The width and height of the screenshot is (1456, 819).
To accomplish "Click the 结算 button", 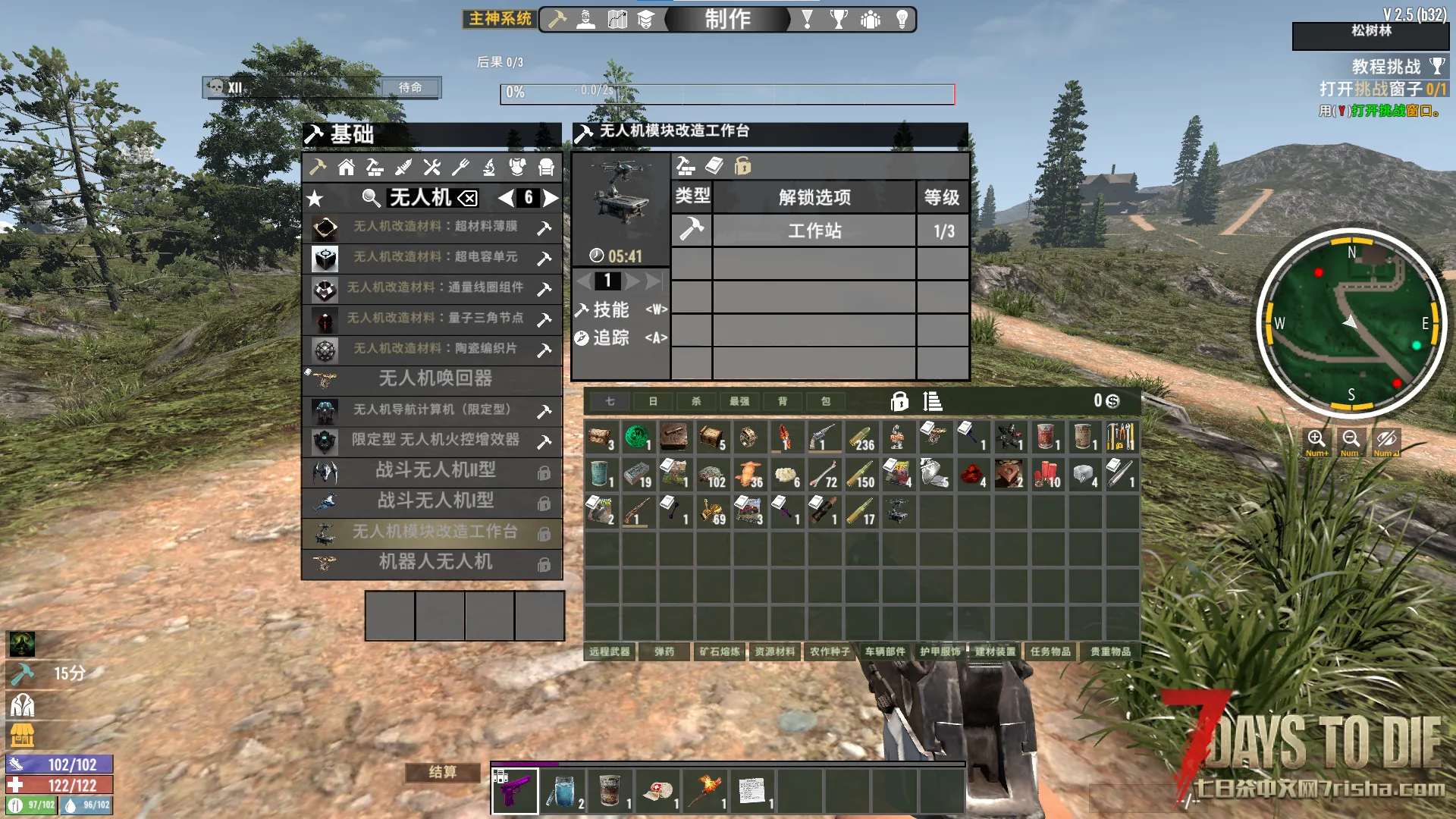I will (x=443, y=772).
